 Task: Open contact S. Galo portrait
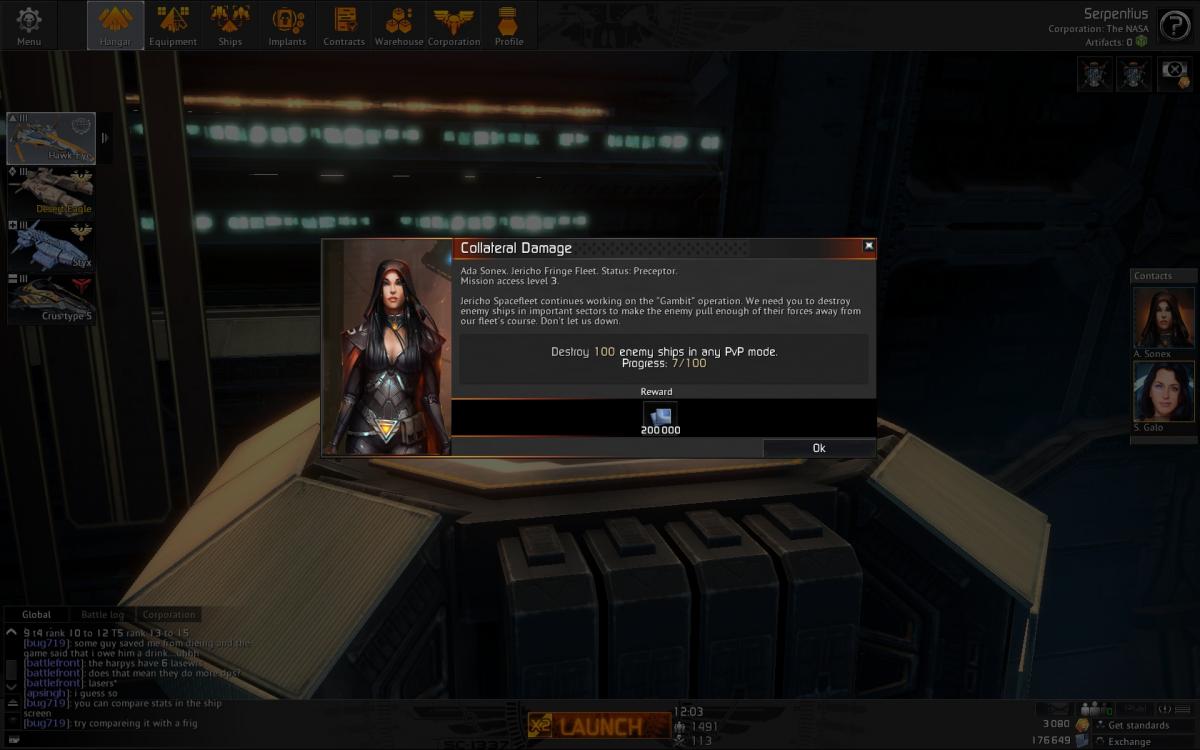[x=1164, y=391]
